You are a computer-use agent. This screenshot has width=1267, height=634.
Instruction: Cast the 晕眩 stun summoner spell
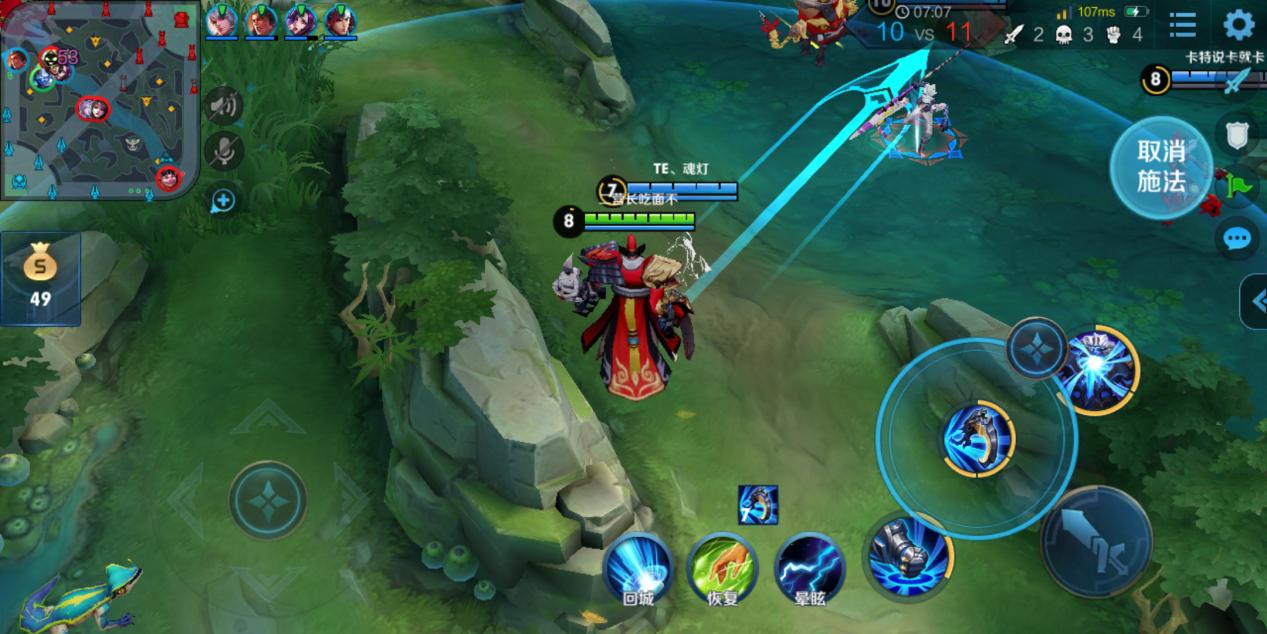(808, 568)
